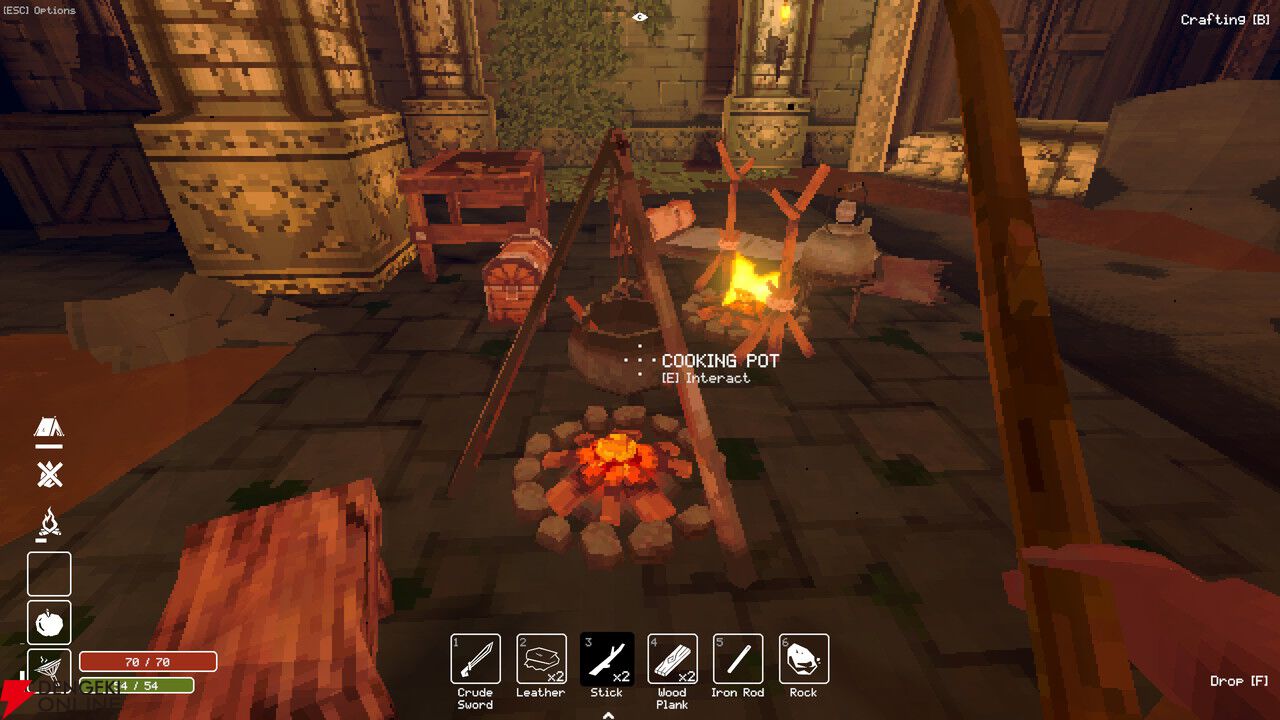Click the crossed sticks icon on the left
This screenshot has width=1280, height=720.
(x=48, y=475)
